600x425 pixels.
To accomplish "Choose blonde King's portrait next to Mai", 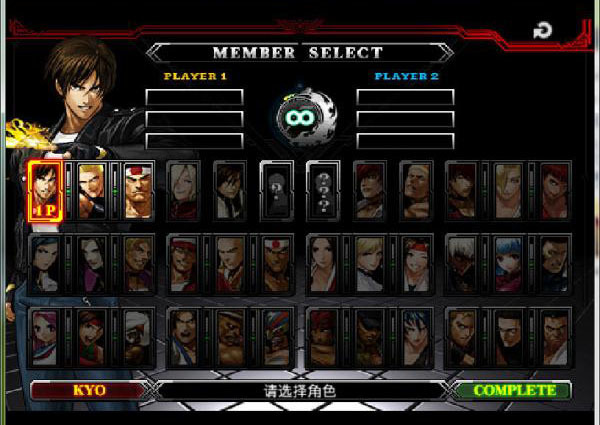I will point(369,263).
